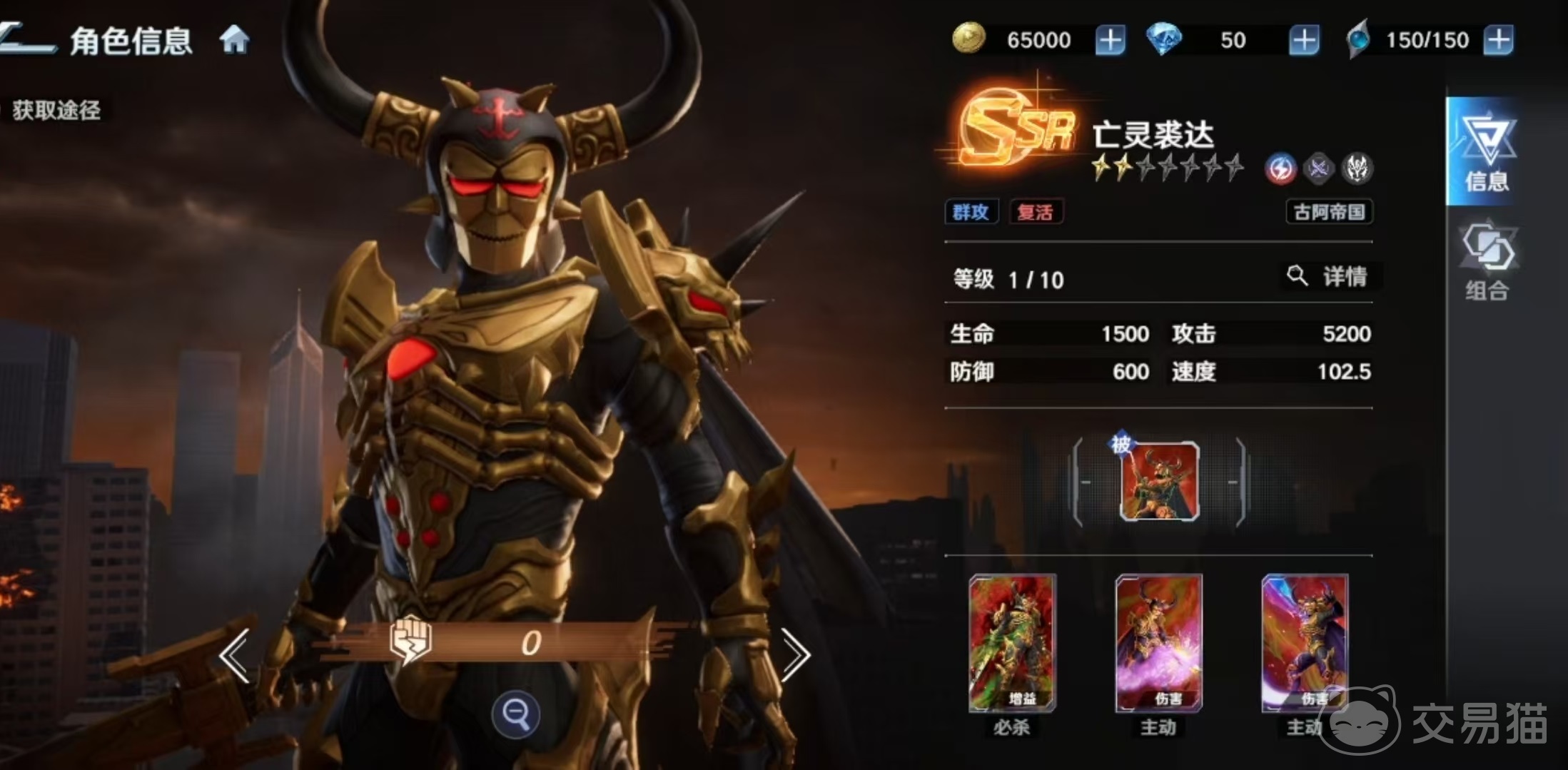Select the 复活 revive tag

point(1035,212)
